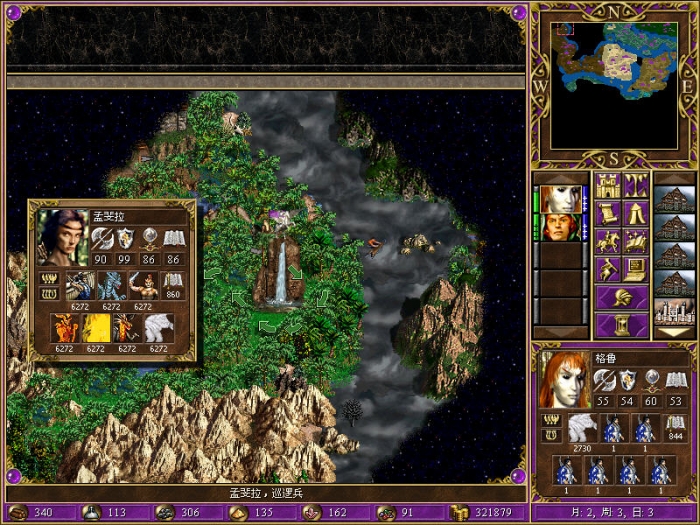
Task: Select the green-hooded hero portrait in hero list
Action: (x=562, y=227)
